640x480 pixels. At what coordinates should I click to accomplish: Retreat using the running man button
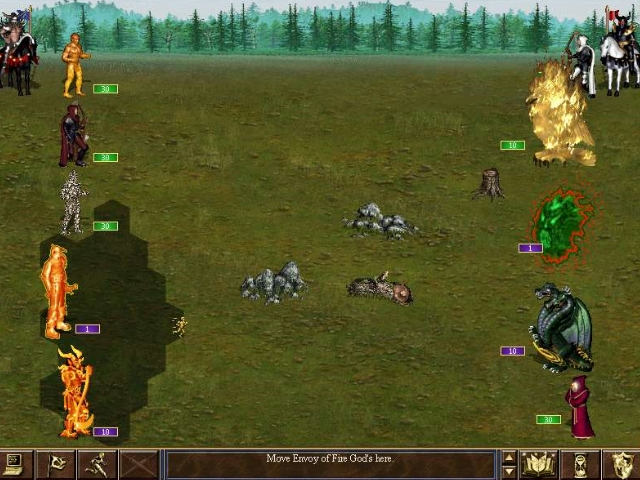tap(97, 464)
